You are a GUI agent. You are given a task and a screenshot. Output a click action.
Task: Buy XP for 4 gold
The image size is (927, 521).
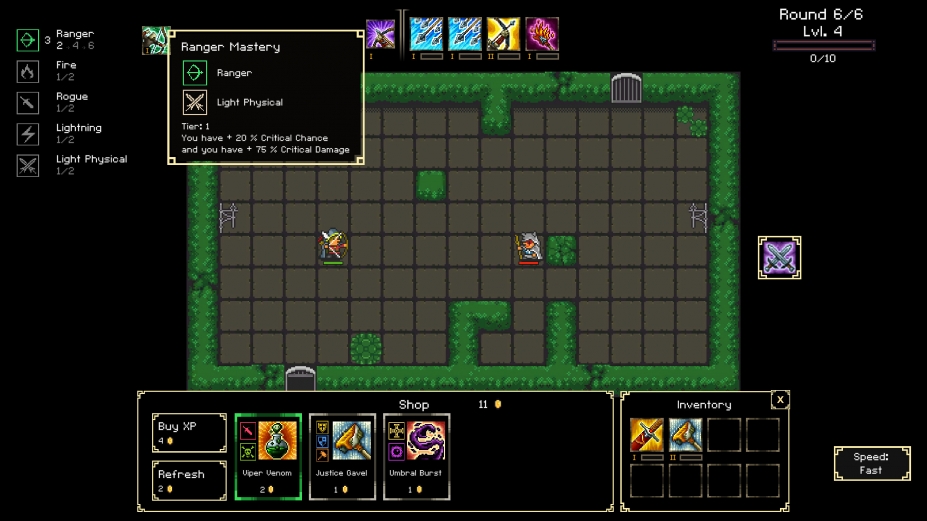(189, 433)
